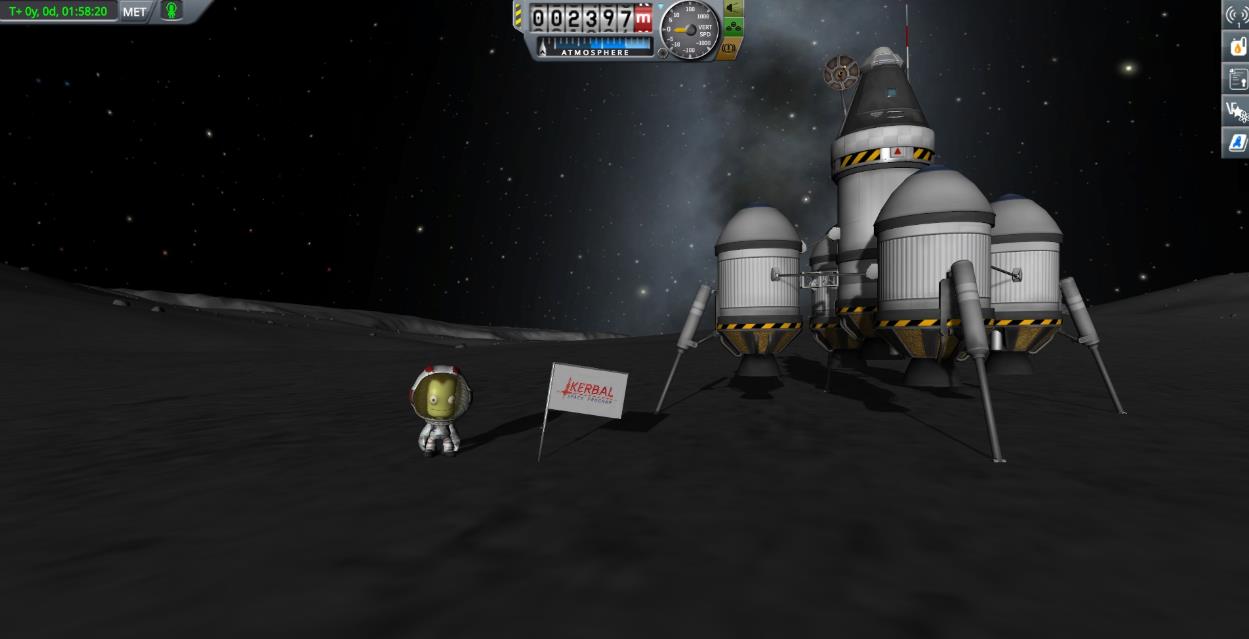Open the signal antenna toolbar icon
This screenshot has width=1249, height=639.
click(x=1237, y=15)
